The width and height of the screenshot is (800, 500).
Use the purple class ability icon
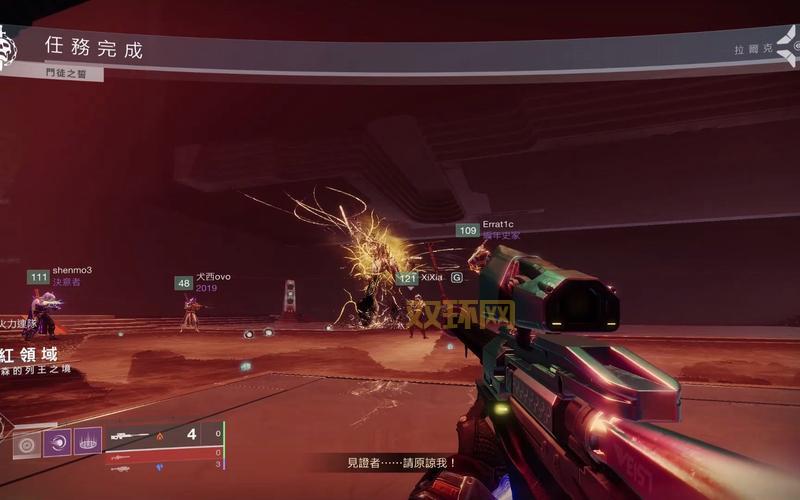click(87, 442)
